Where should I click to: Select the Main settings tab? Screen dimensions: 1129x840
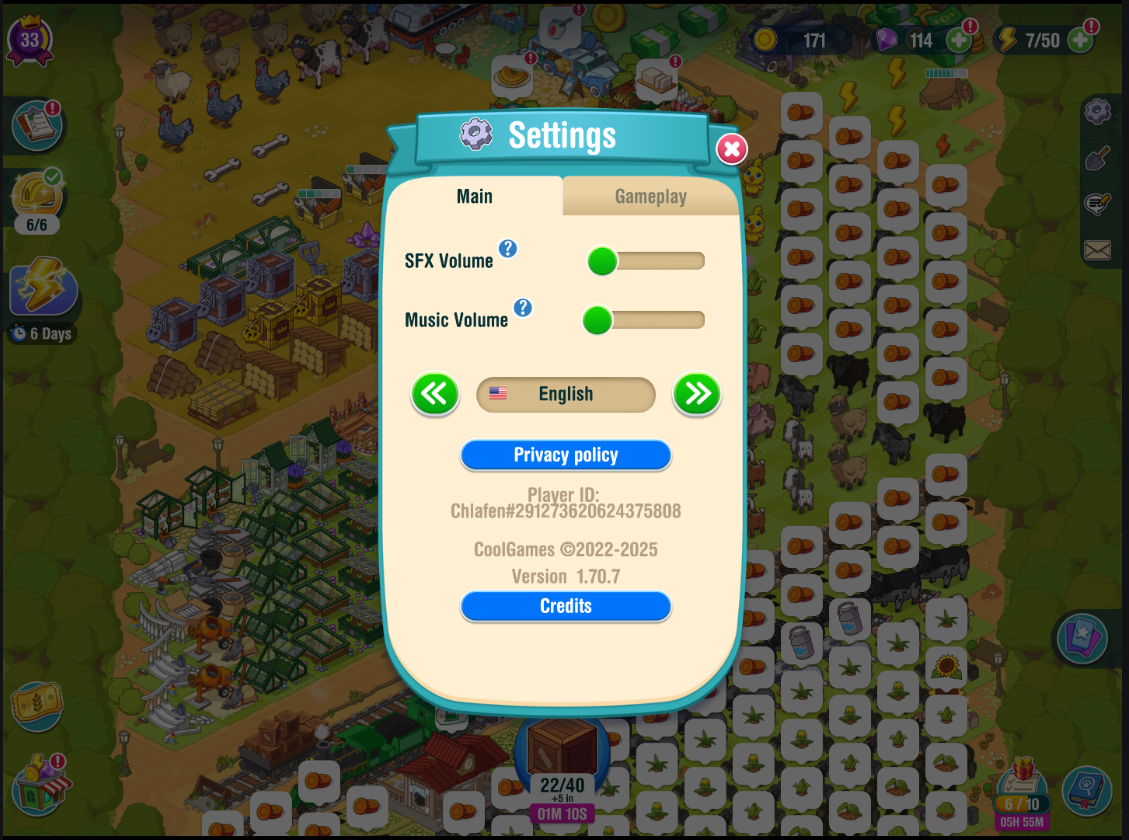[474, 196]
